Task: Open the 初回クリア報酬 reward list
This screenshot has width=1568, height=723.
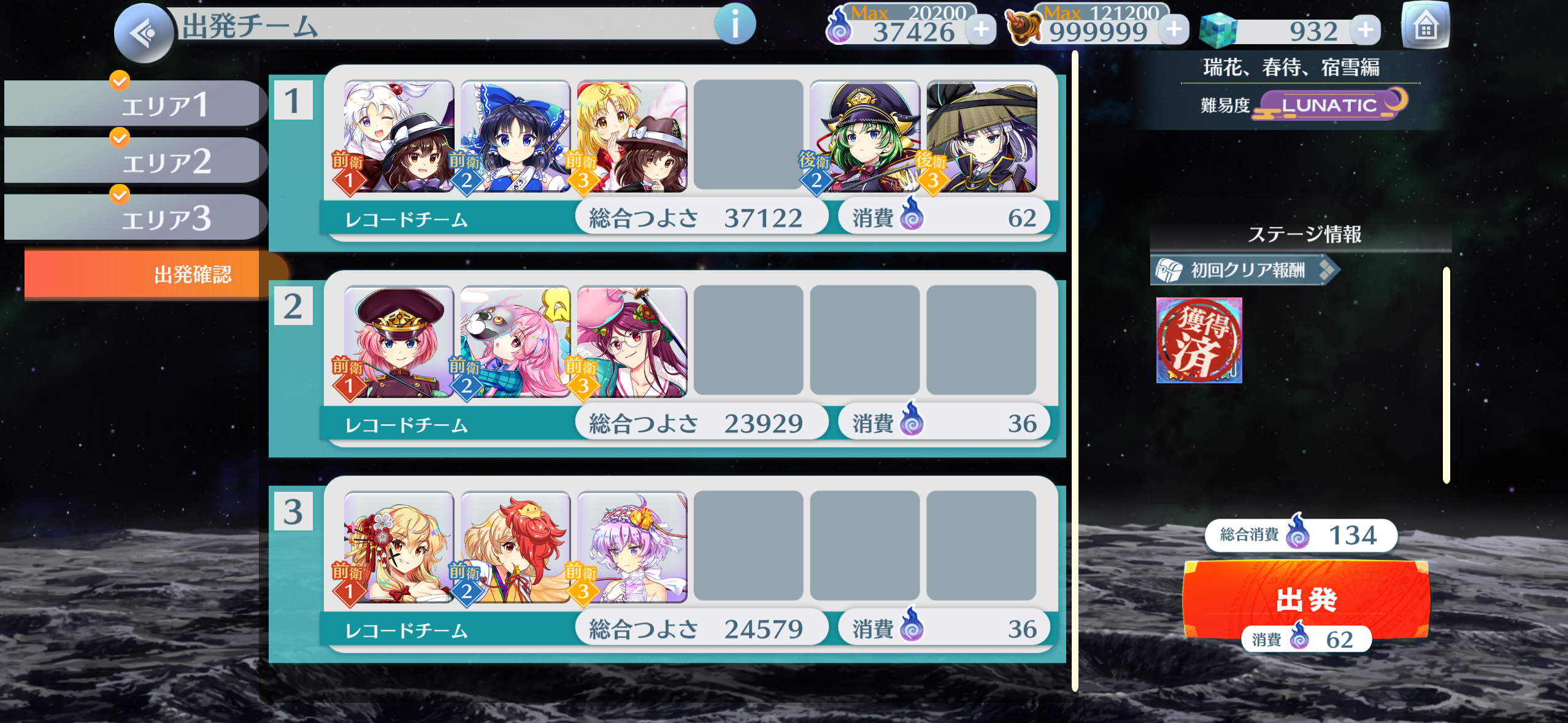Action: (x=1244, y=270)
